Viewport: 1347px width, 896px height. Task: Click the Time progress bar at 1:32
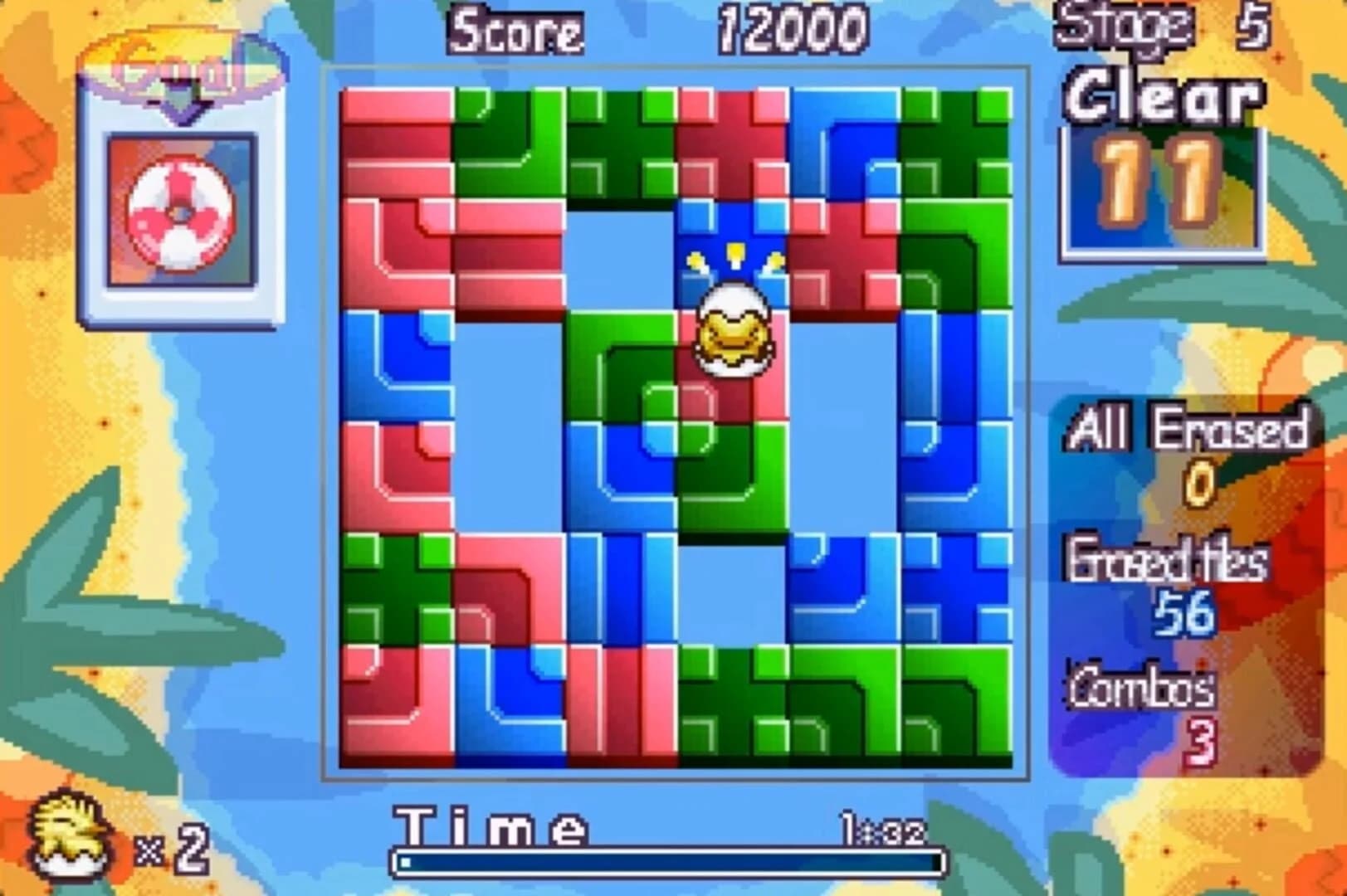click(x=664, y=863)
